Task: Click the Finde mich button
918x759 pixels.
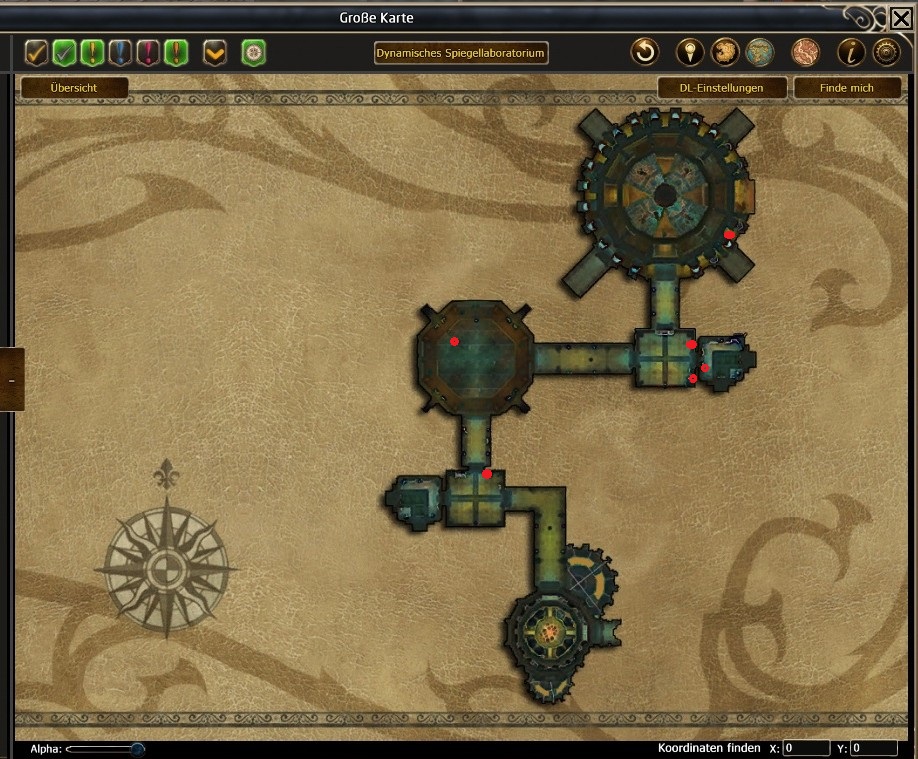Action: 846,88
